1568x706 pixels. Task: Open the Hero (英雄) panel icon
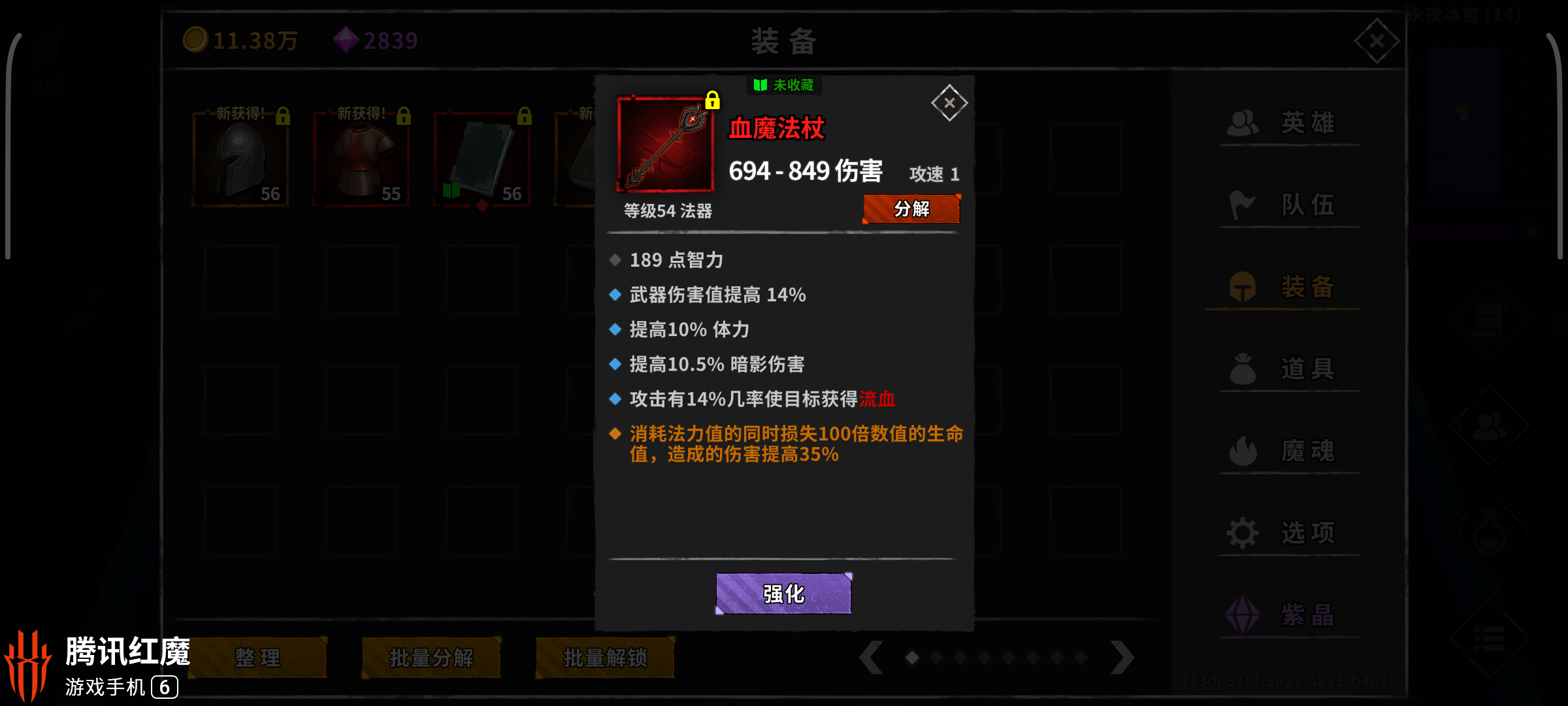[x=1243, y=121]
